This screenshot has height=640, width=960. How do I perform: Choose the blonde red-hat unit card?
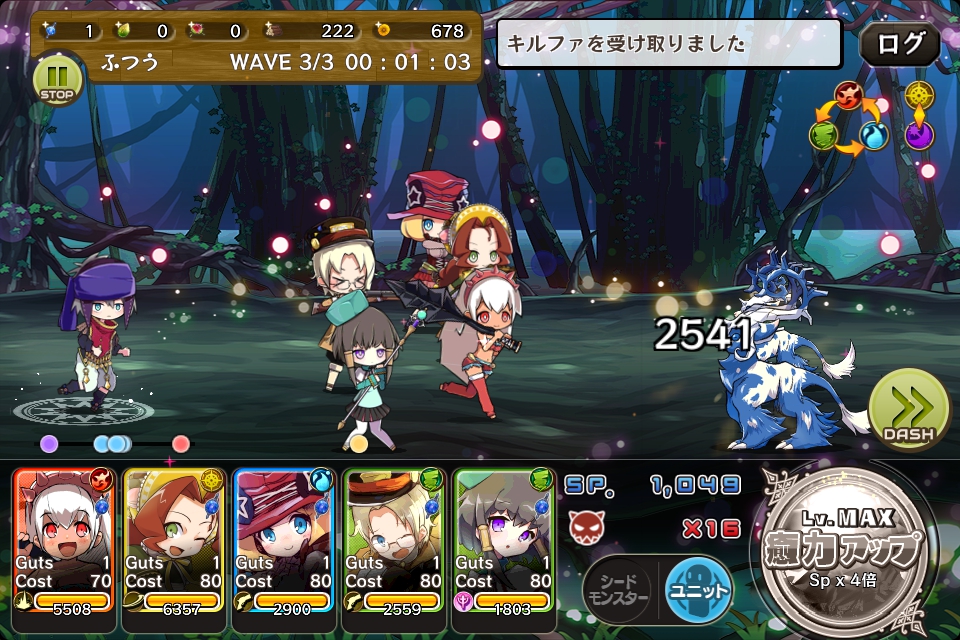284,538
